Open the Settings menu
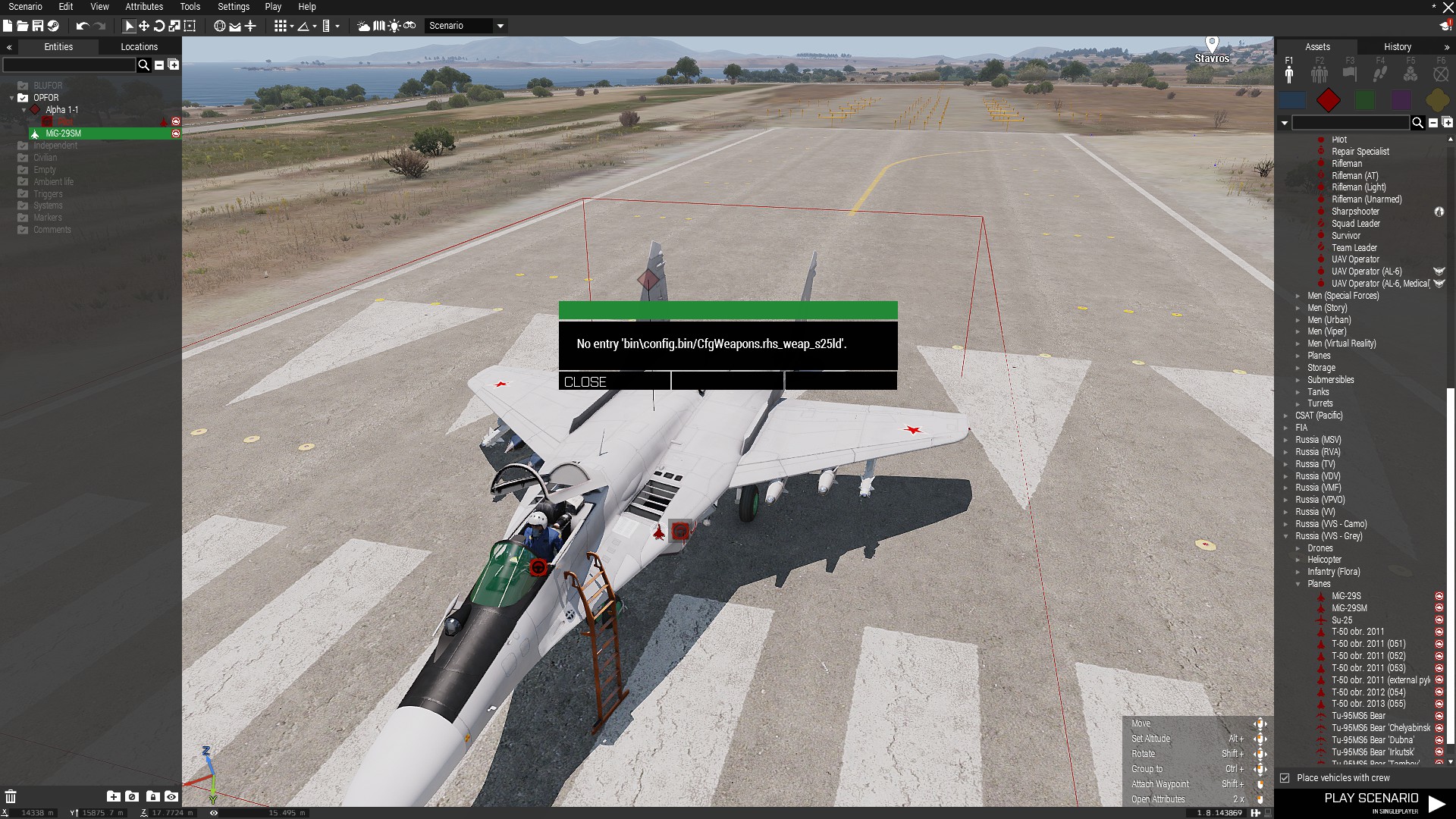The height and width of the screenshot is (819, 1456). [x=233, y=7]
